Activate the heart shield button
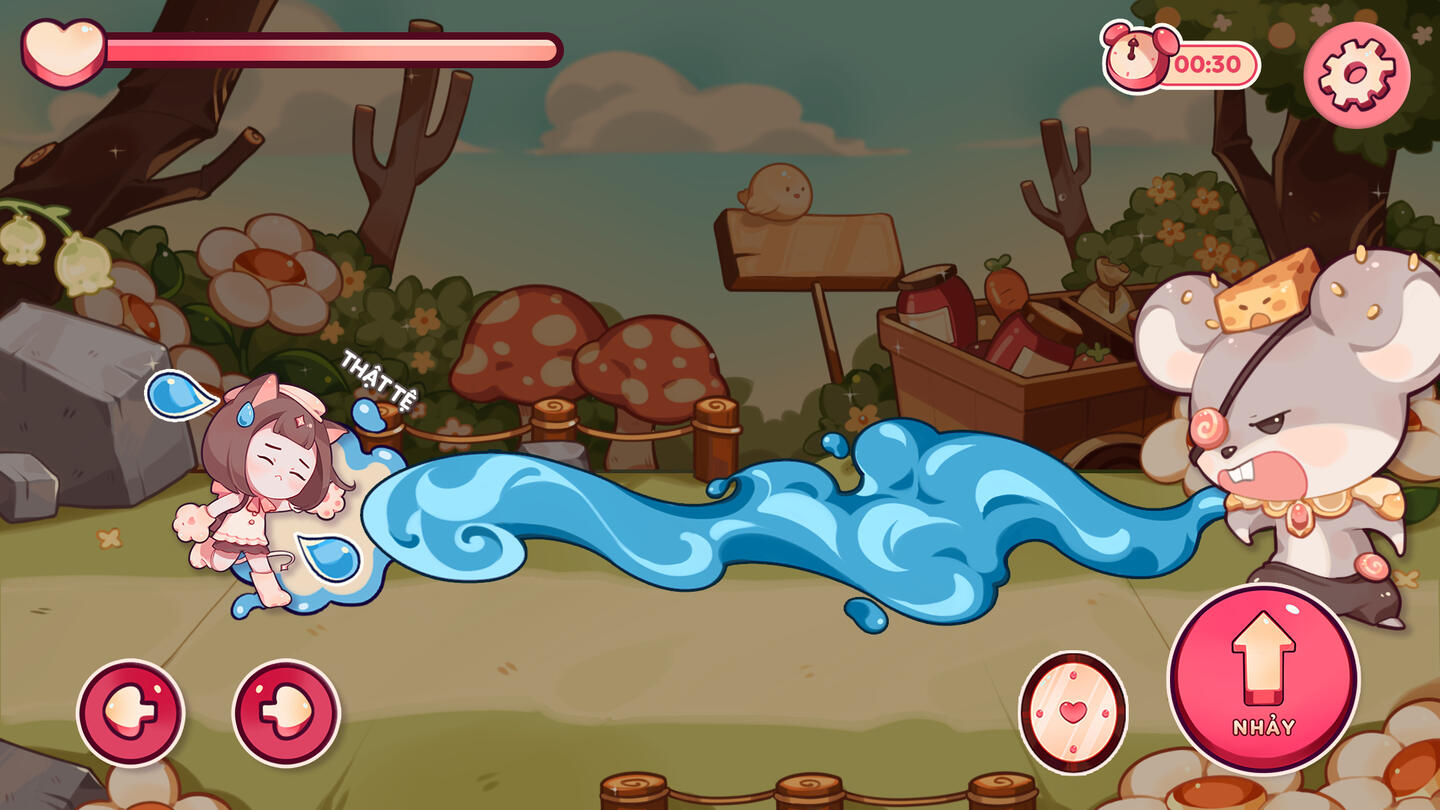The image size is (1440, 810). [1073, 712]
